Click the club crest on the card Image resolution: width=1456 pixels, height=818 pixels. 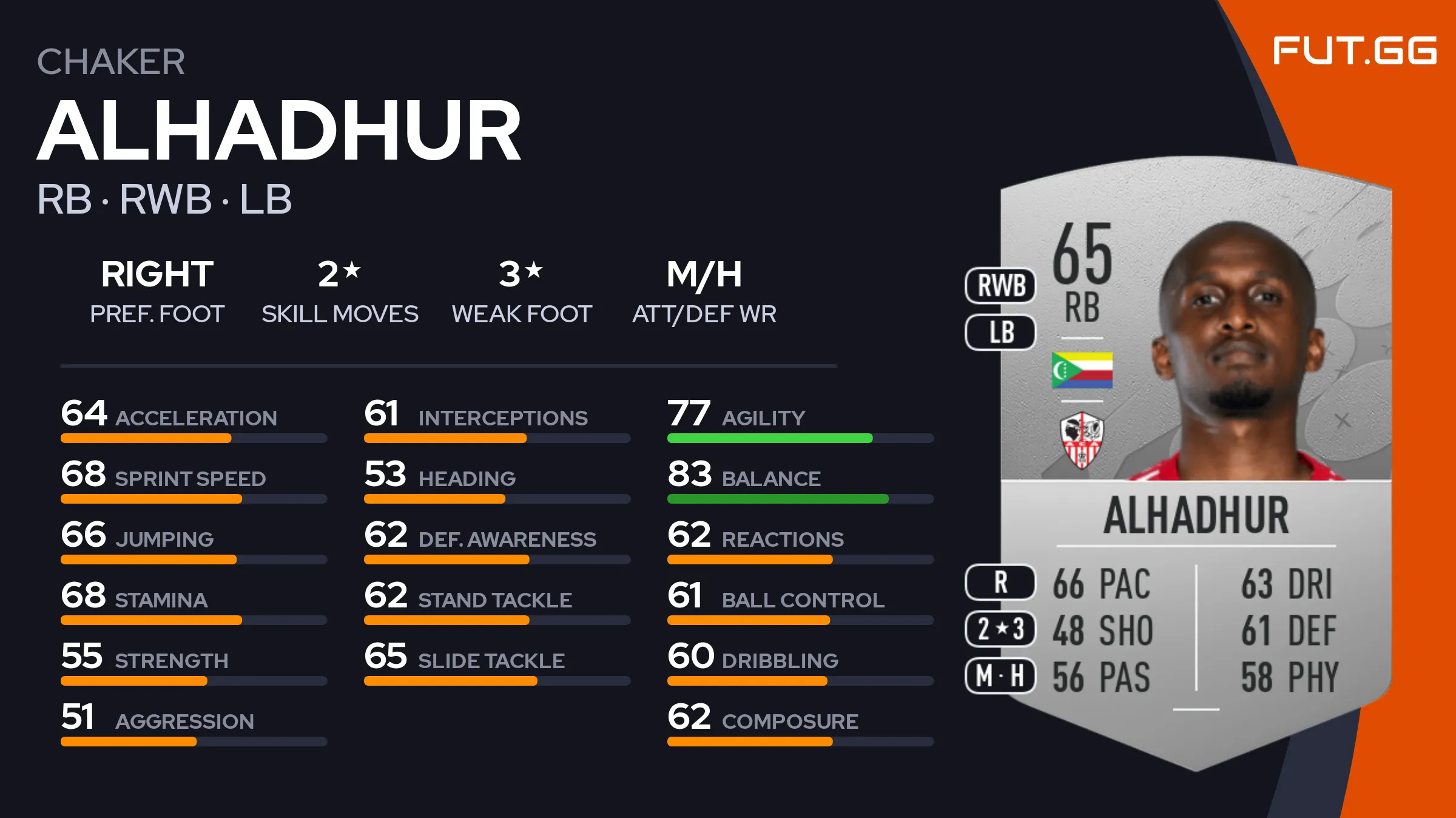pos(1082,440)
